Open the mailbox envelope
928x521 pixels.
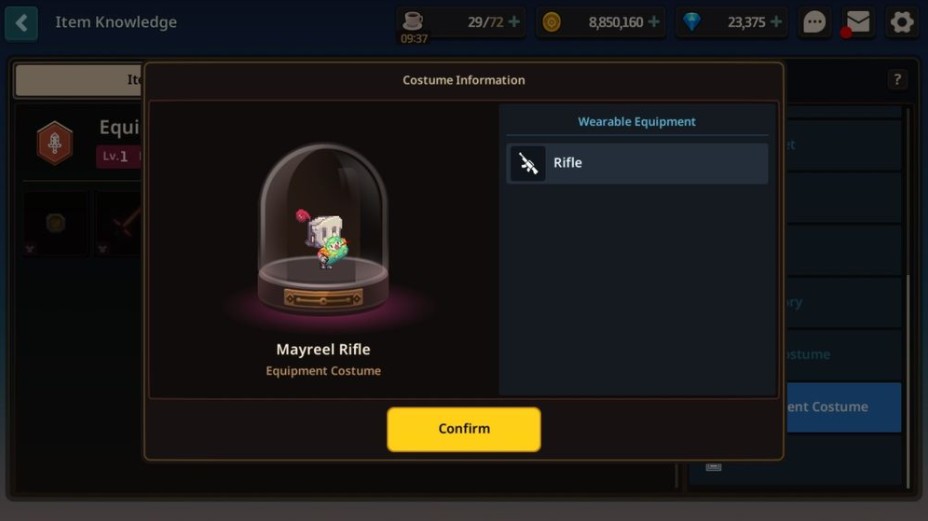[x=858, y=22]
